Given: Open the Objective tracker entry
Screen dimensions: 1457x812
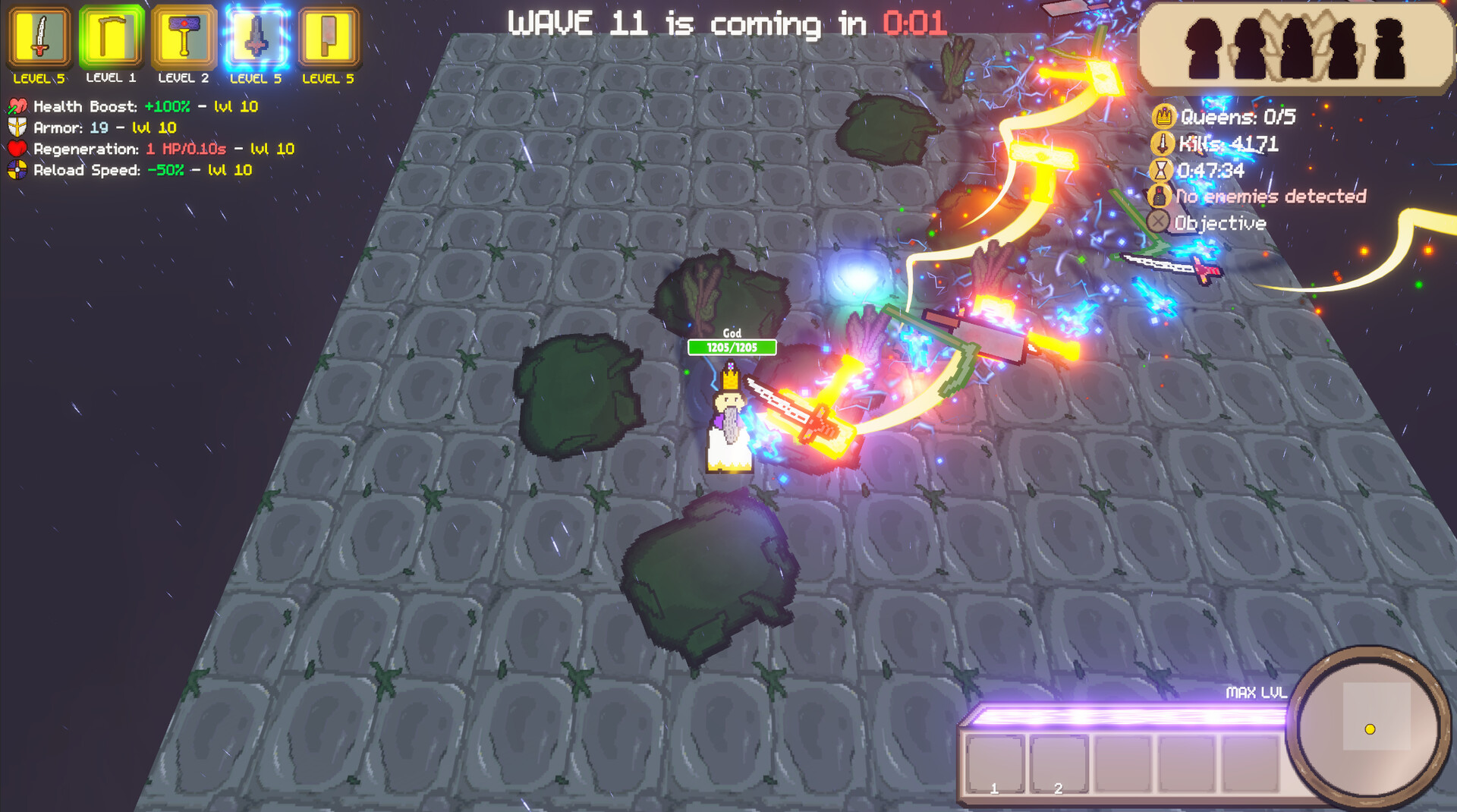Looking at the screenshot, I should (x=1219, y=223).
